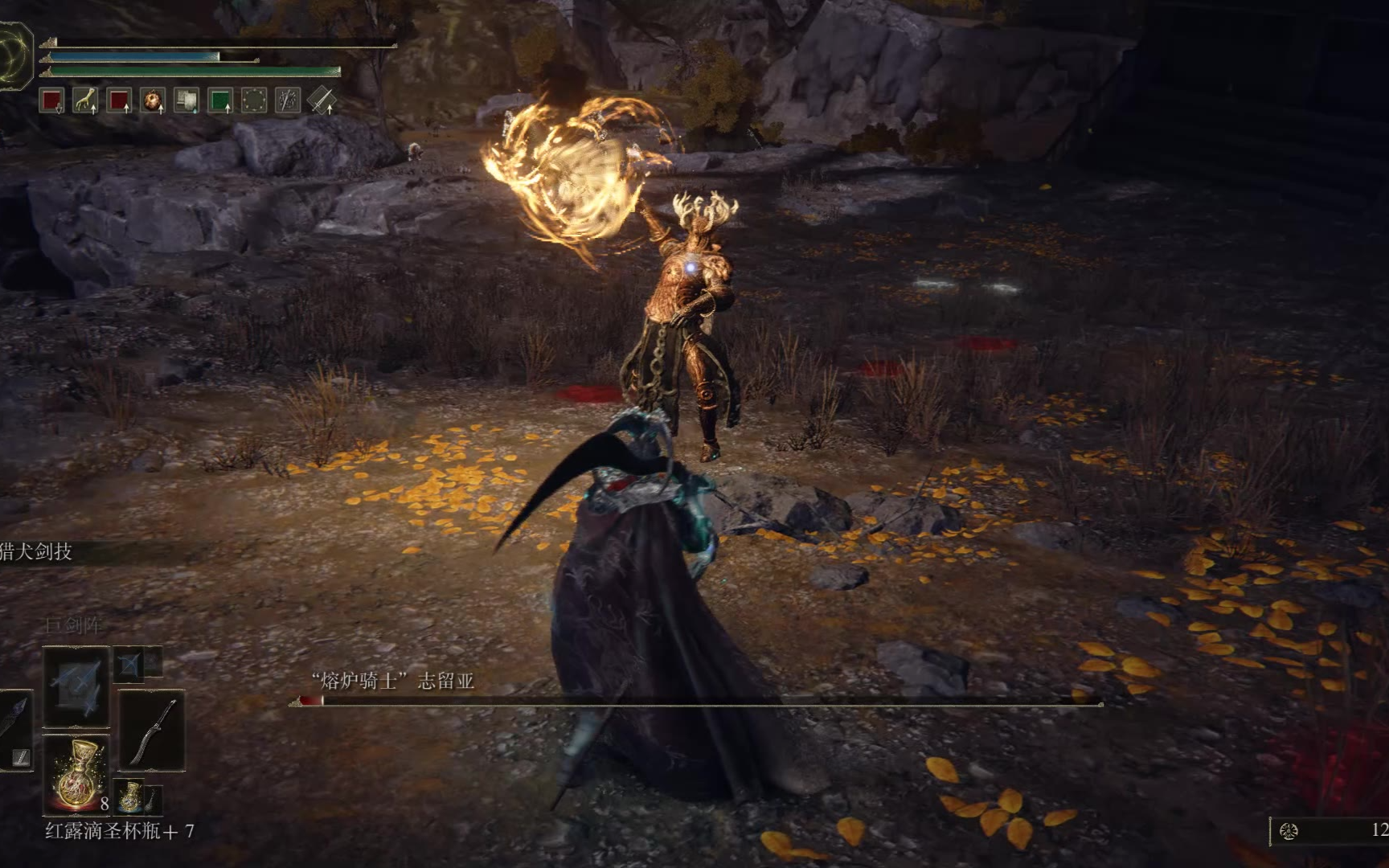Screen dimensions: 1389x868
Task: Select the Greatblade Phalanx spell slot
Action: pyautogui.click(x=76, y=686)
